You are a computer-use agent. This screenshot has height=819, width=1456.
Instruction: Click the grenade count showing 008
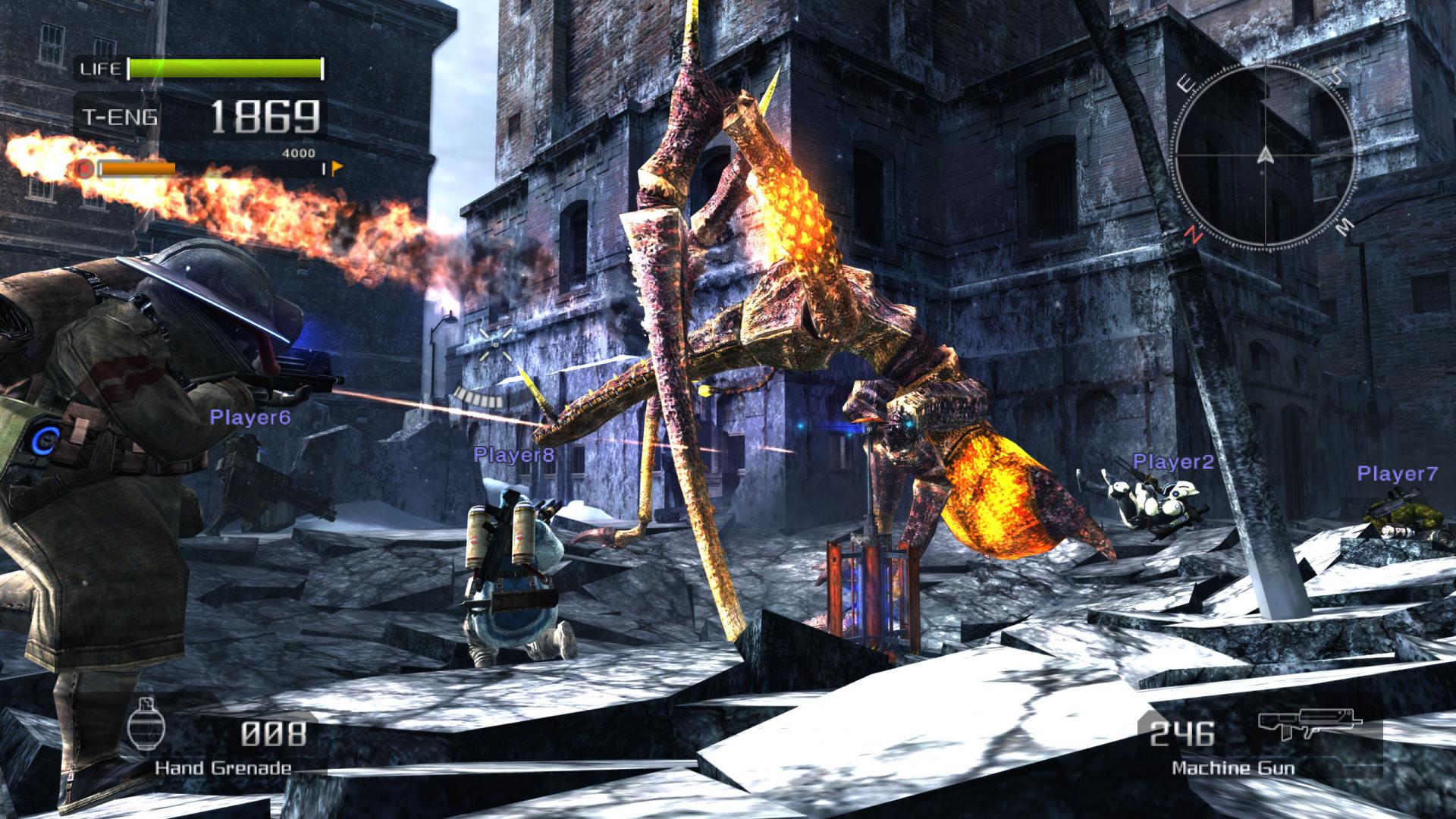point(275,733)
